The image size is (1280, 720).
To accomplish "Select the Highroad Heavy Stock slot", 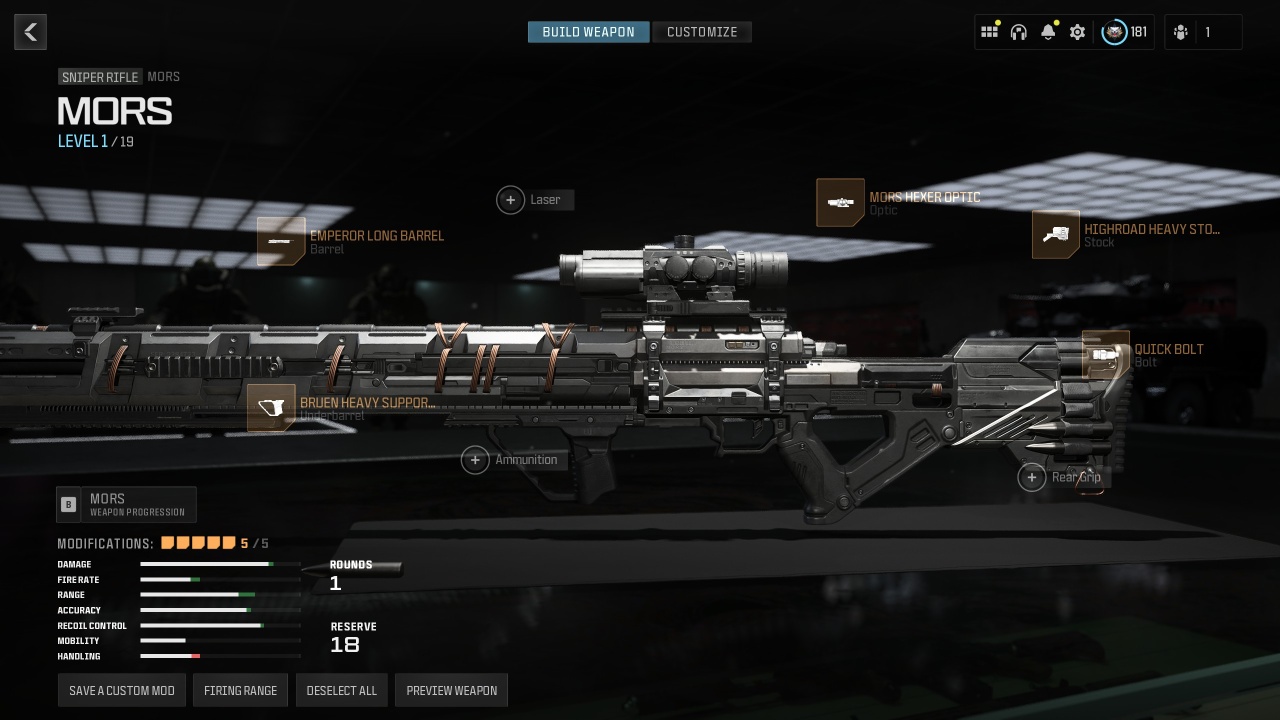I will coord(1056,235).
